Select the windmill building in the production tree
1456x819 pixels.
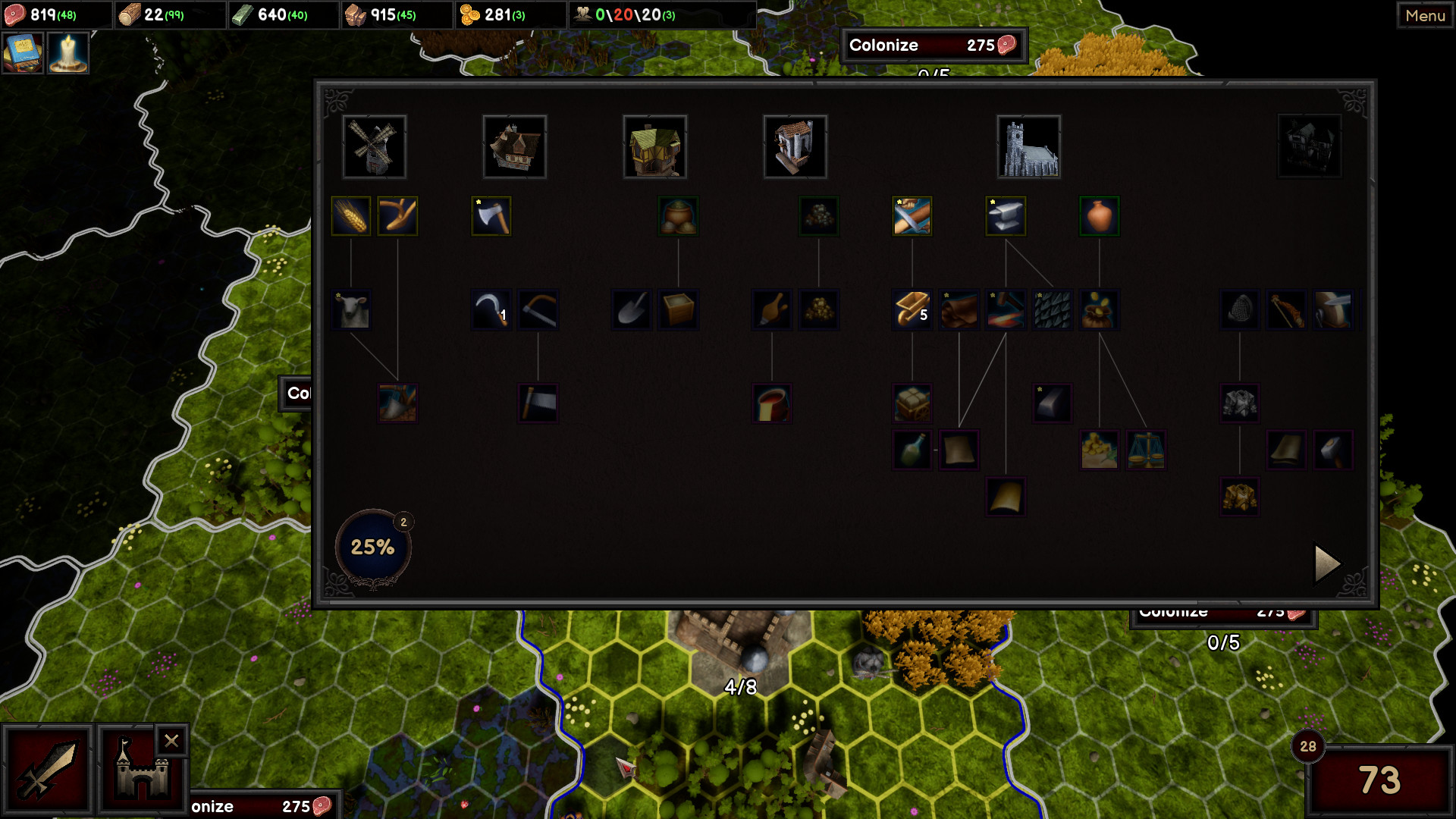pos(374,146)
